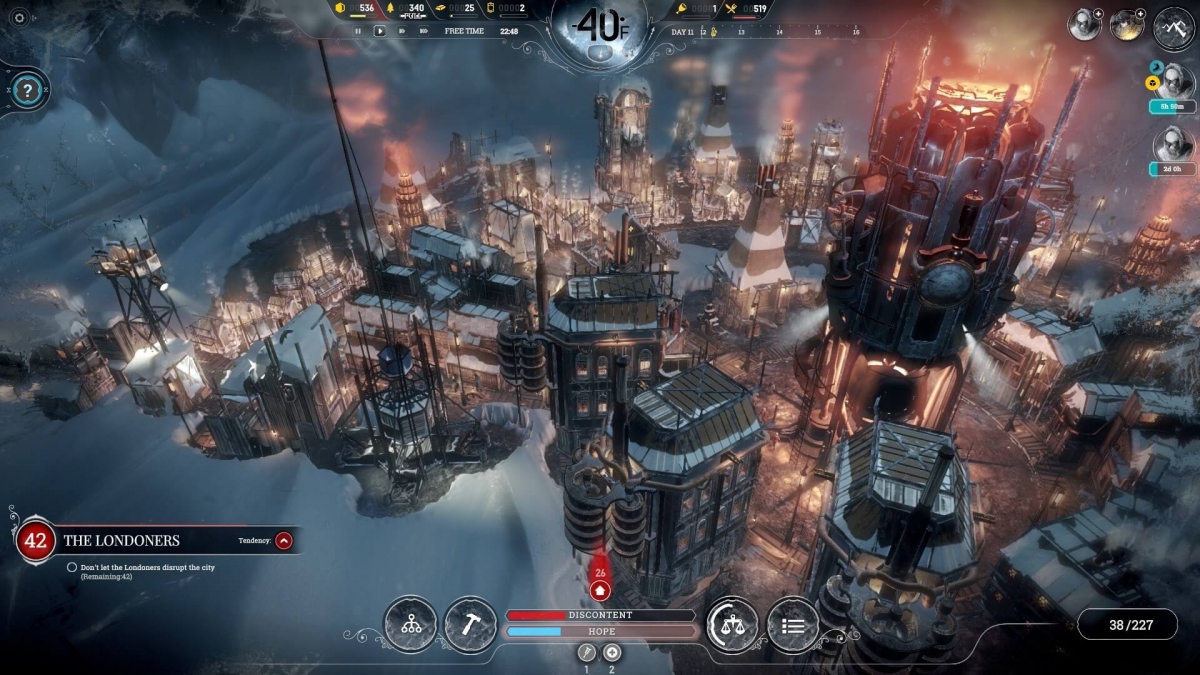Select the medical quick-build shortcut numbered 2

tap(612, 652)
